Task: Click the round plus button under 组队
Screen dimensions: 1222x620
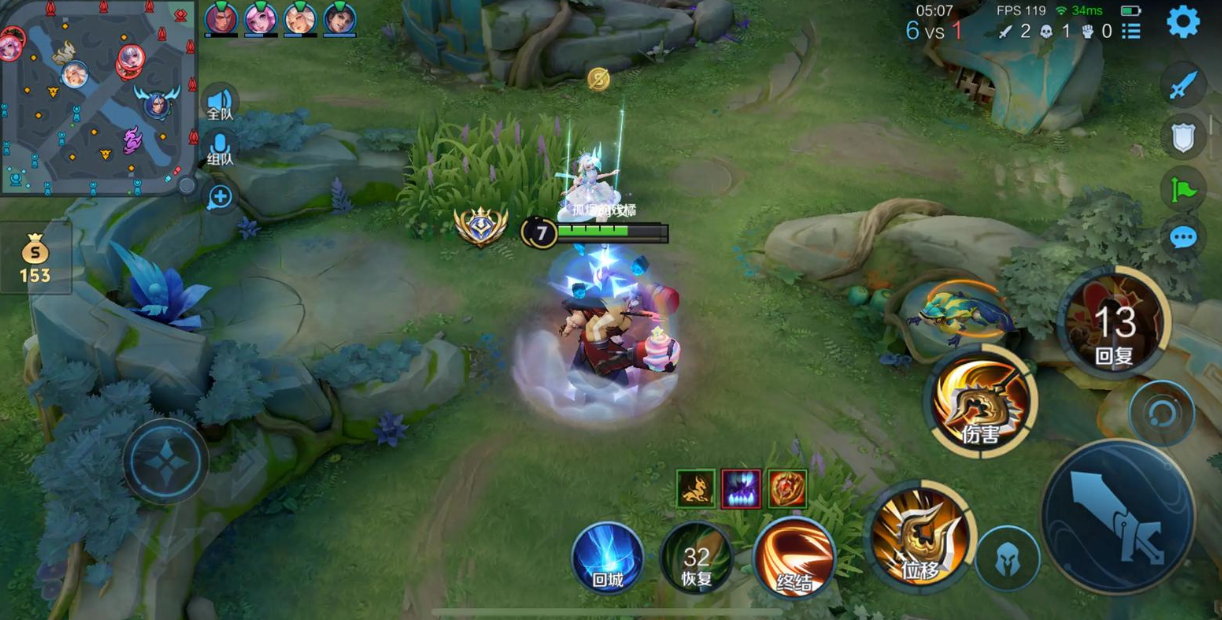Action: [220, 197]
